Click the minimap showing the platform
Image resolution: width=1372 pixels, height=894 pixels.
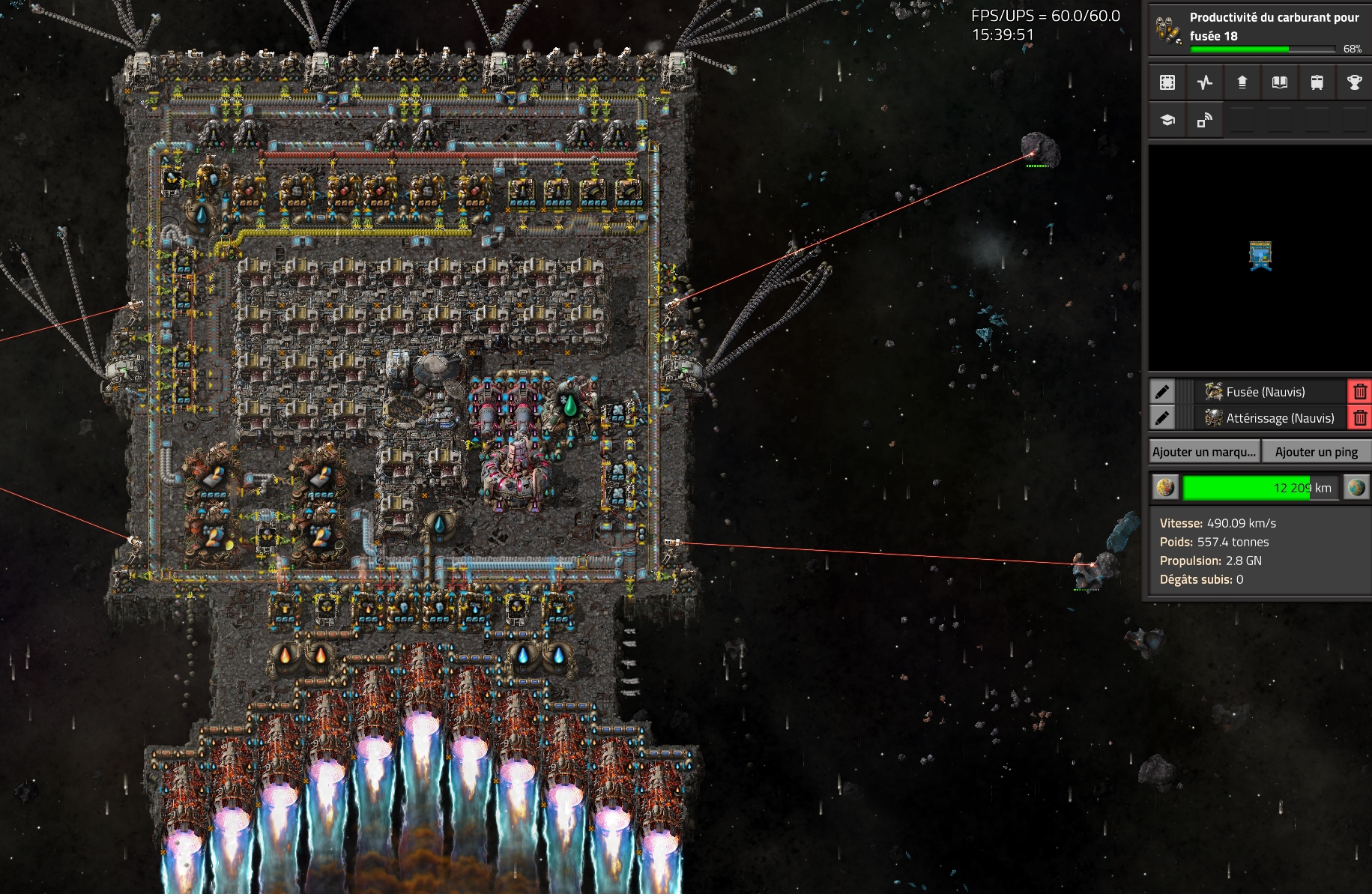pos(1260,257)
